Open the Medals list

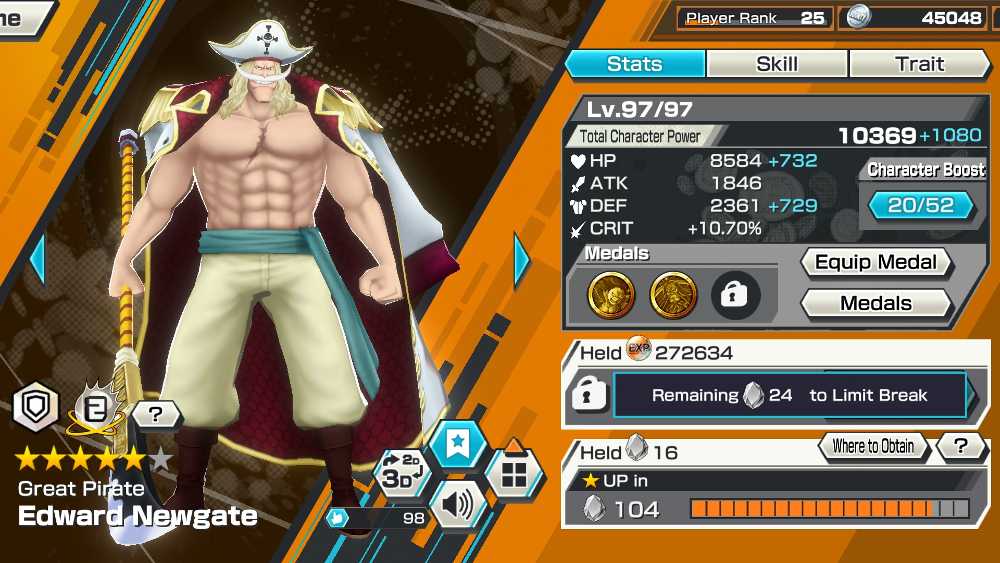(876, 303)
